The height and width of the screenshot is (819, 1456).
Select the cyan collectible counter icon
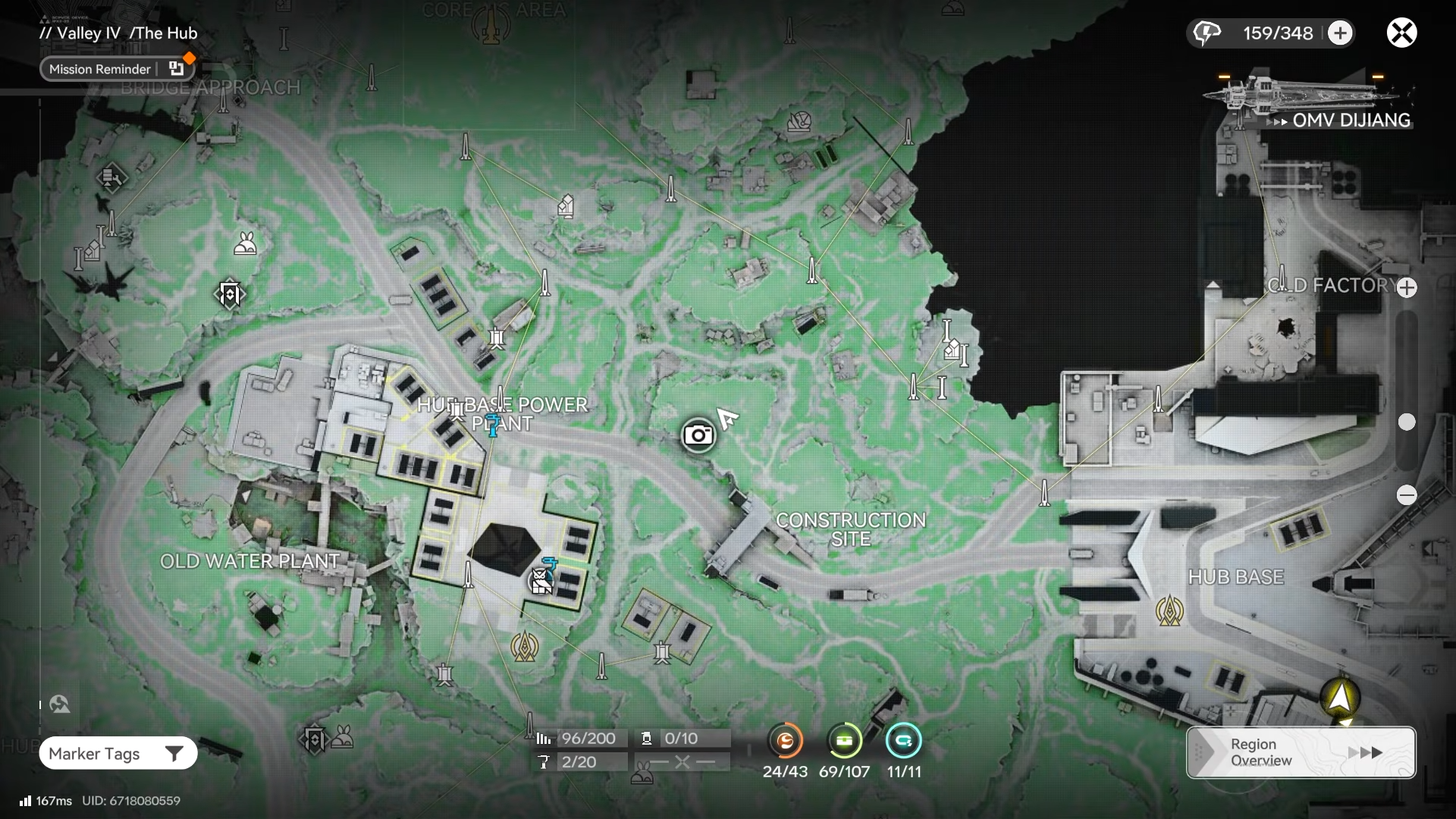click(x=903, y=741)
